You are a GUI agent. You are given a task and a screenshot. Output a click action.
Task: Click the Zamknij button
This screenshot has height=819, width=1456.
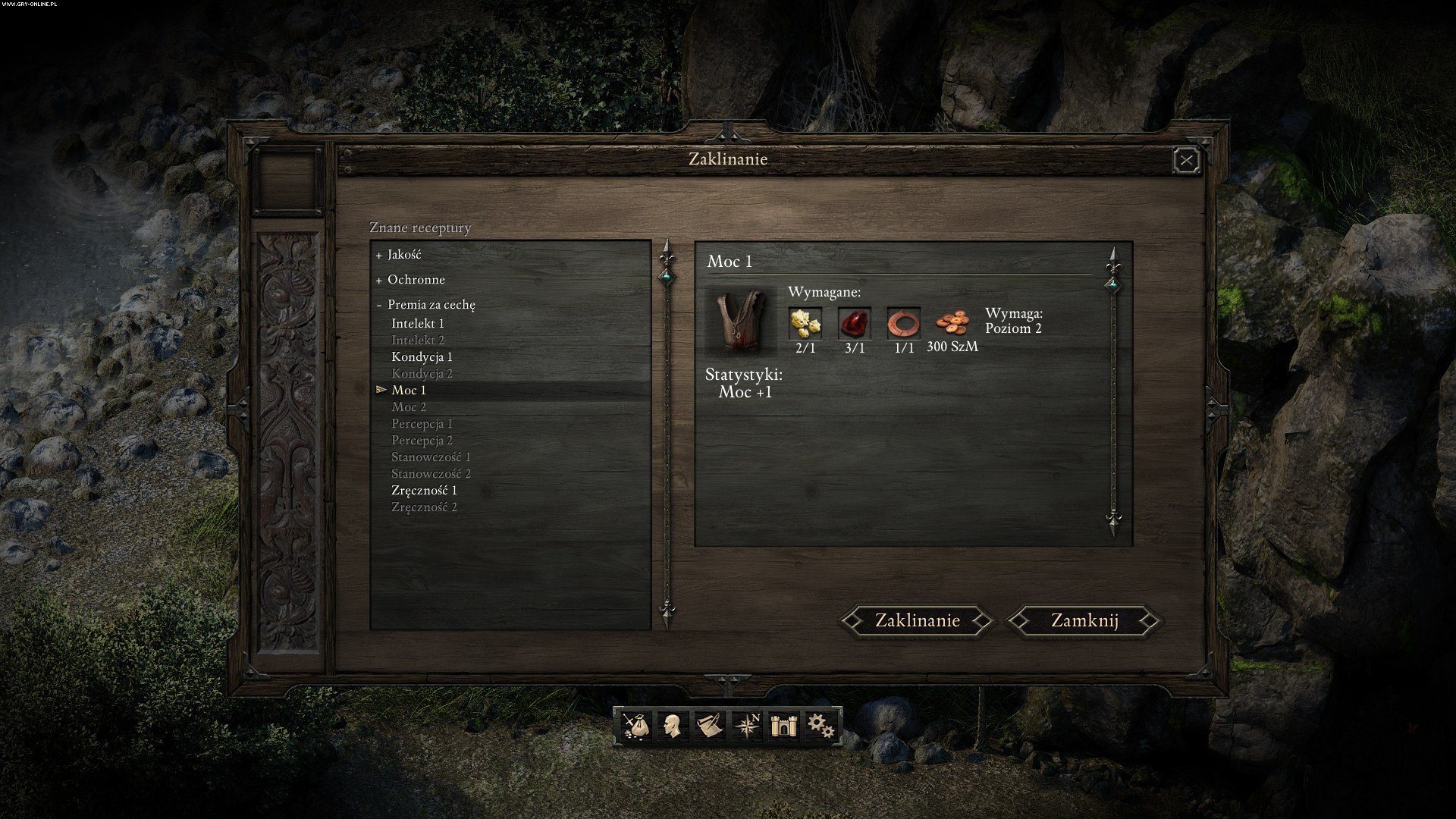pos(1084,620)
